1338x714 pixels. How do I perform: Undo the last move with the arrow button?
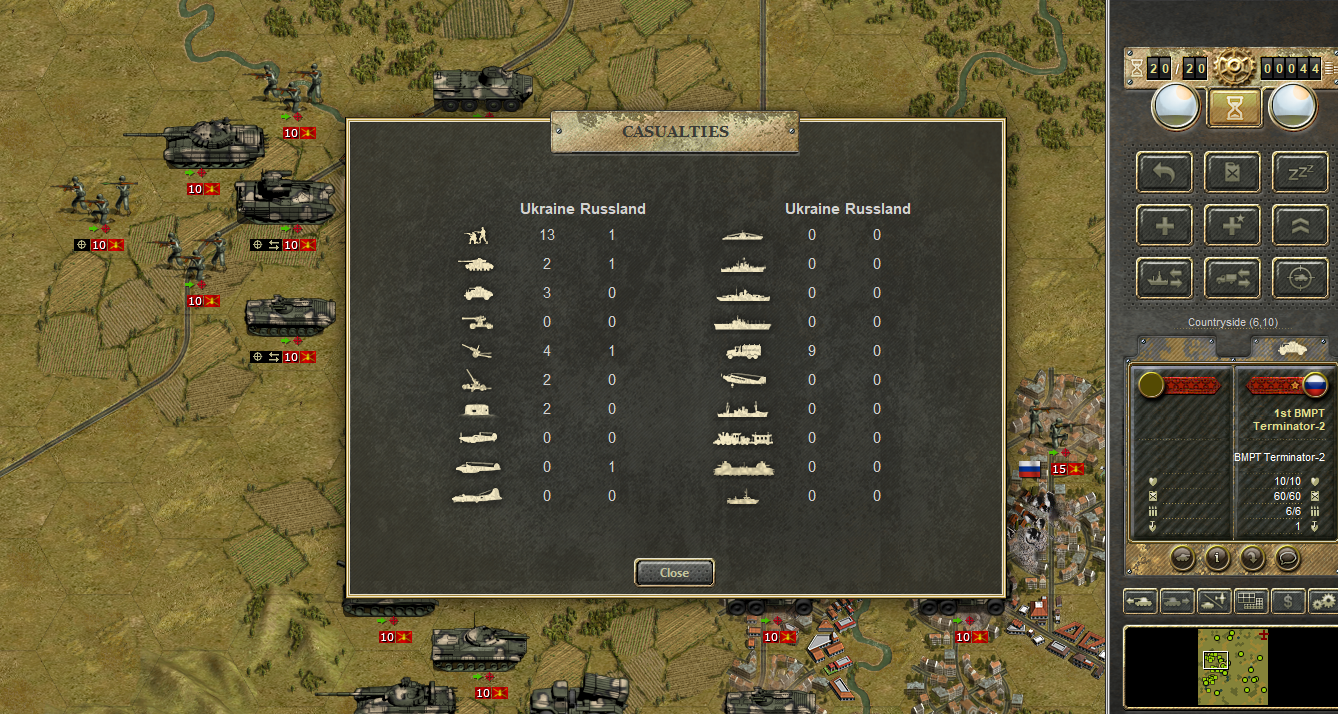point(1165,172)
